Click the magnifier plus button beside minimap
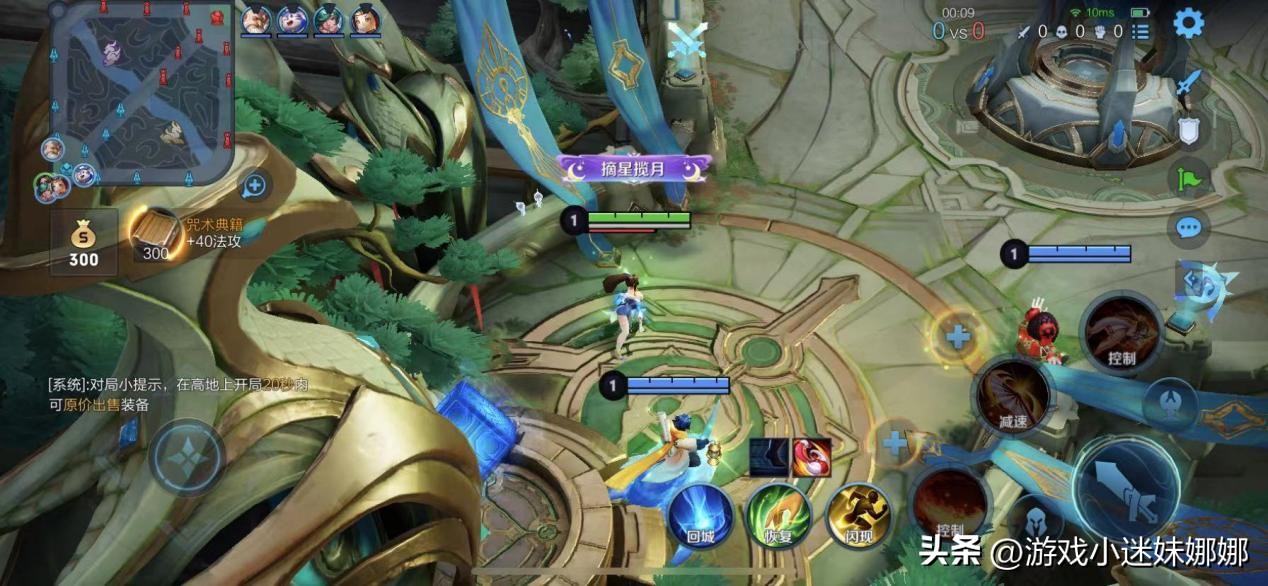Viewport: 1268px width, 586px height. pos(254,185)
